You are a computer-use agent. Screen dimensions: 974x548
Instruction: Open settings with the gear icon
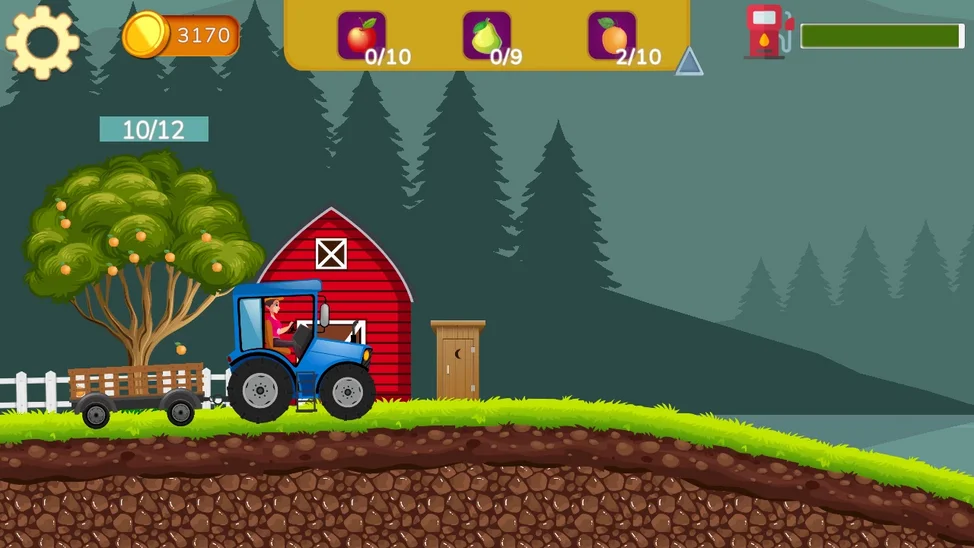[42, 42]
